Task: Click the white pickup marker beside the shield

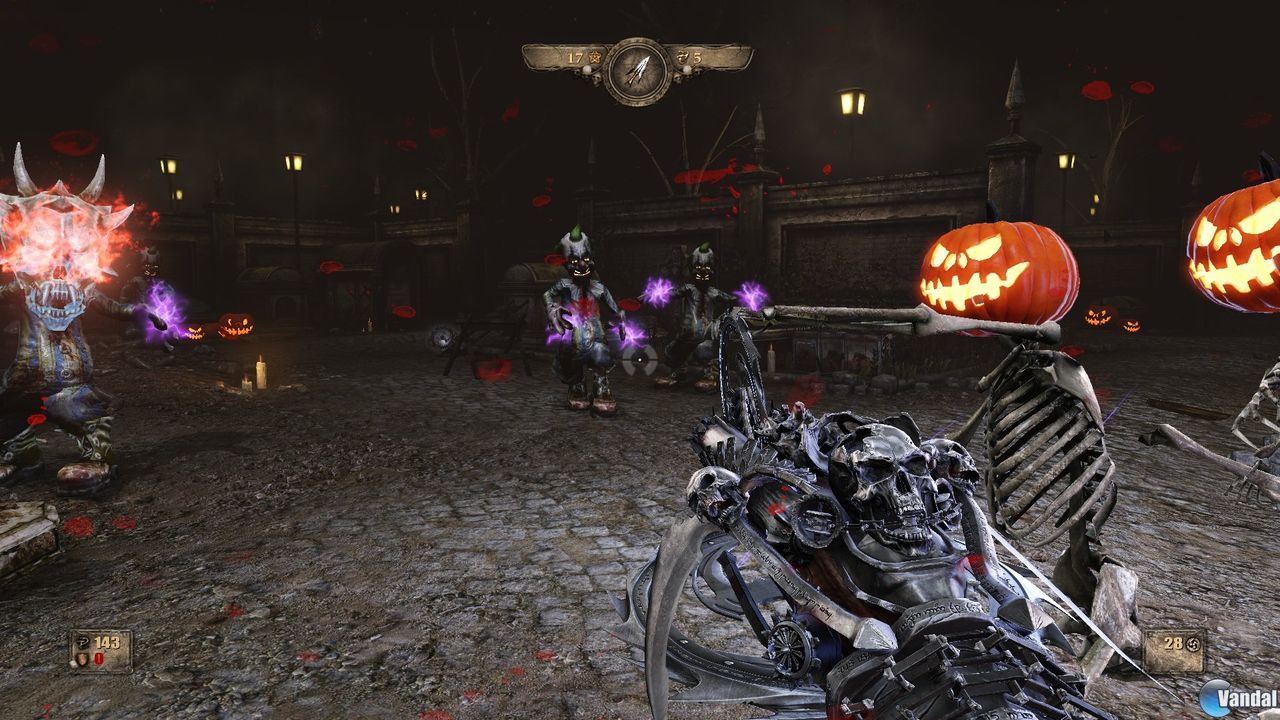Action: [x=72, y=664]
